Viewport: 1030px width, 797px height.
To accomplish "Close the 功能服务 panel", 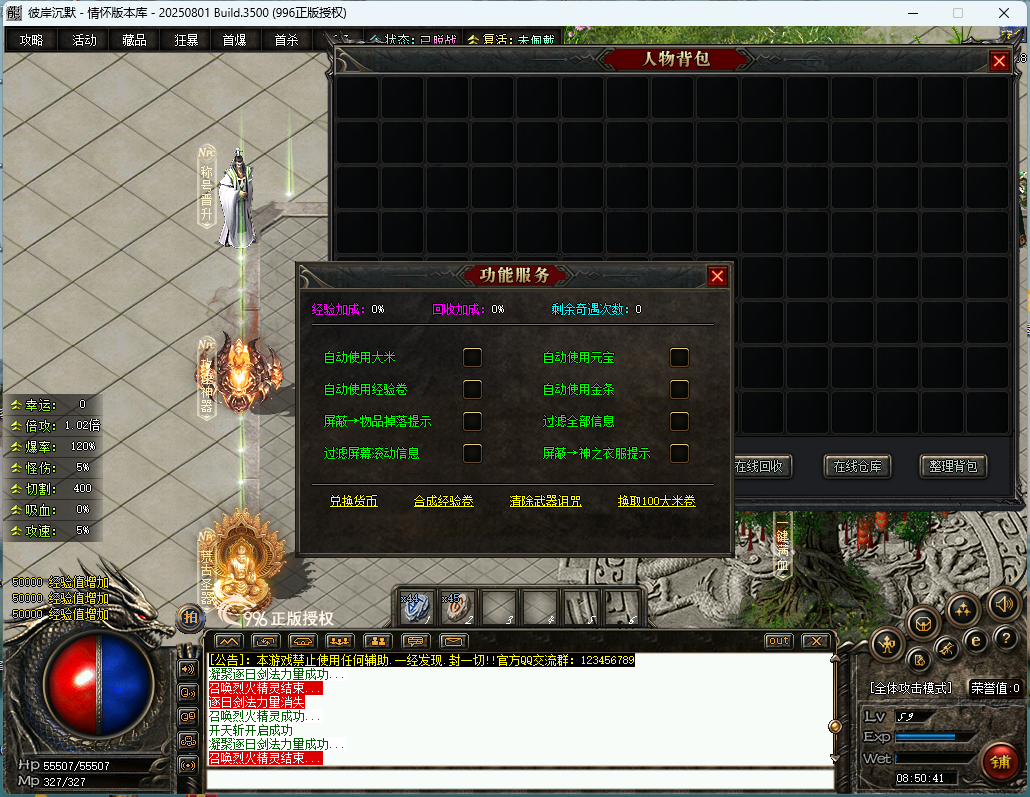I will tap(717, 277).
